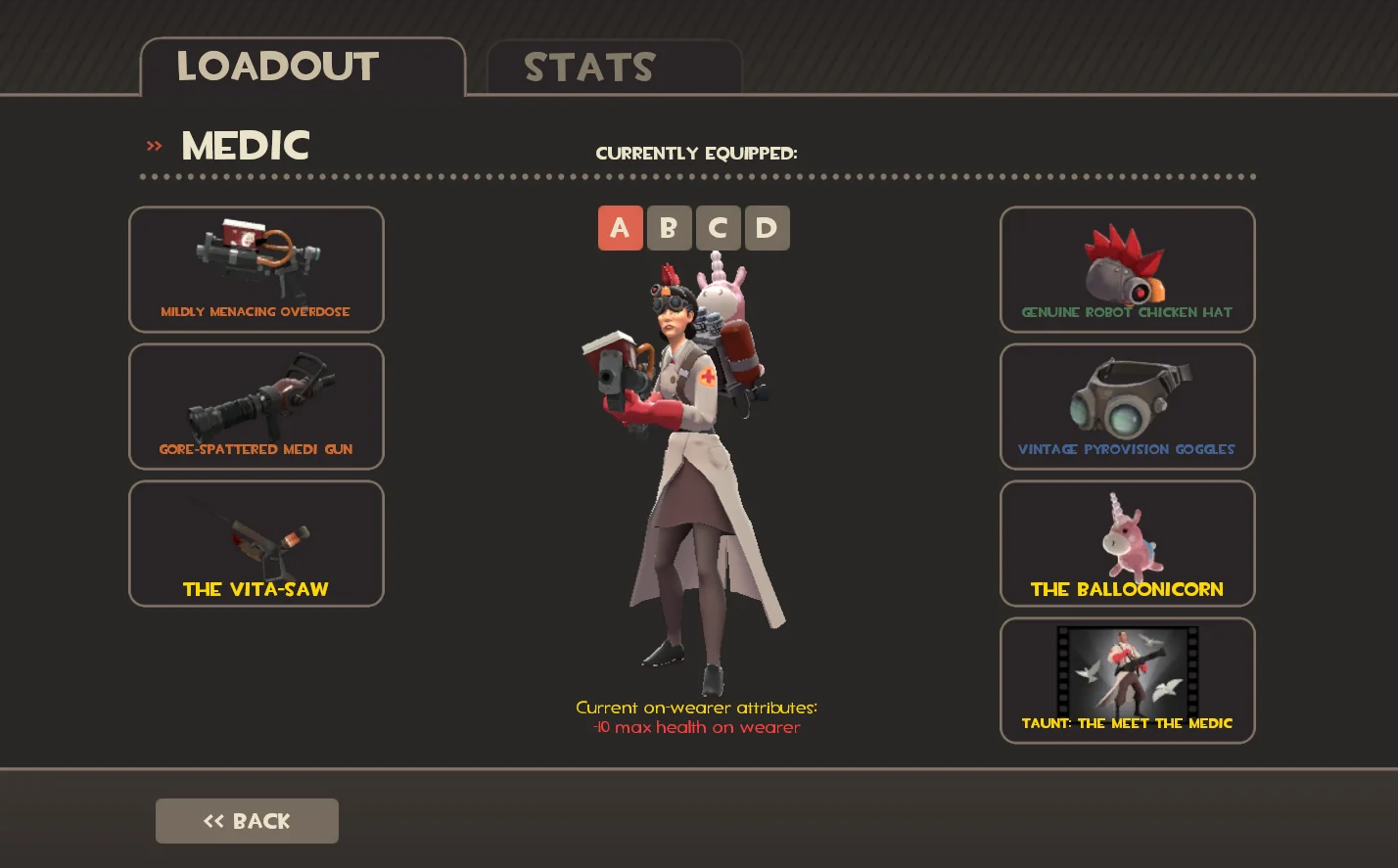Select the LOADOUT tab
This screenshot has width=1398, height=868.
[276, 67]
